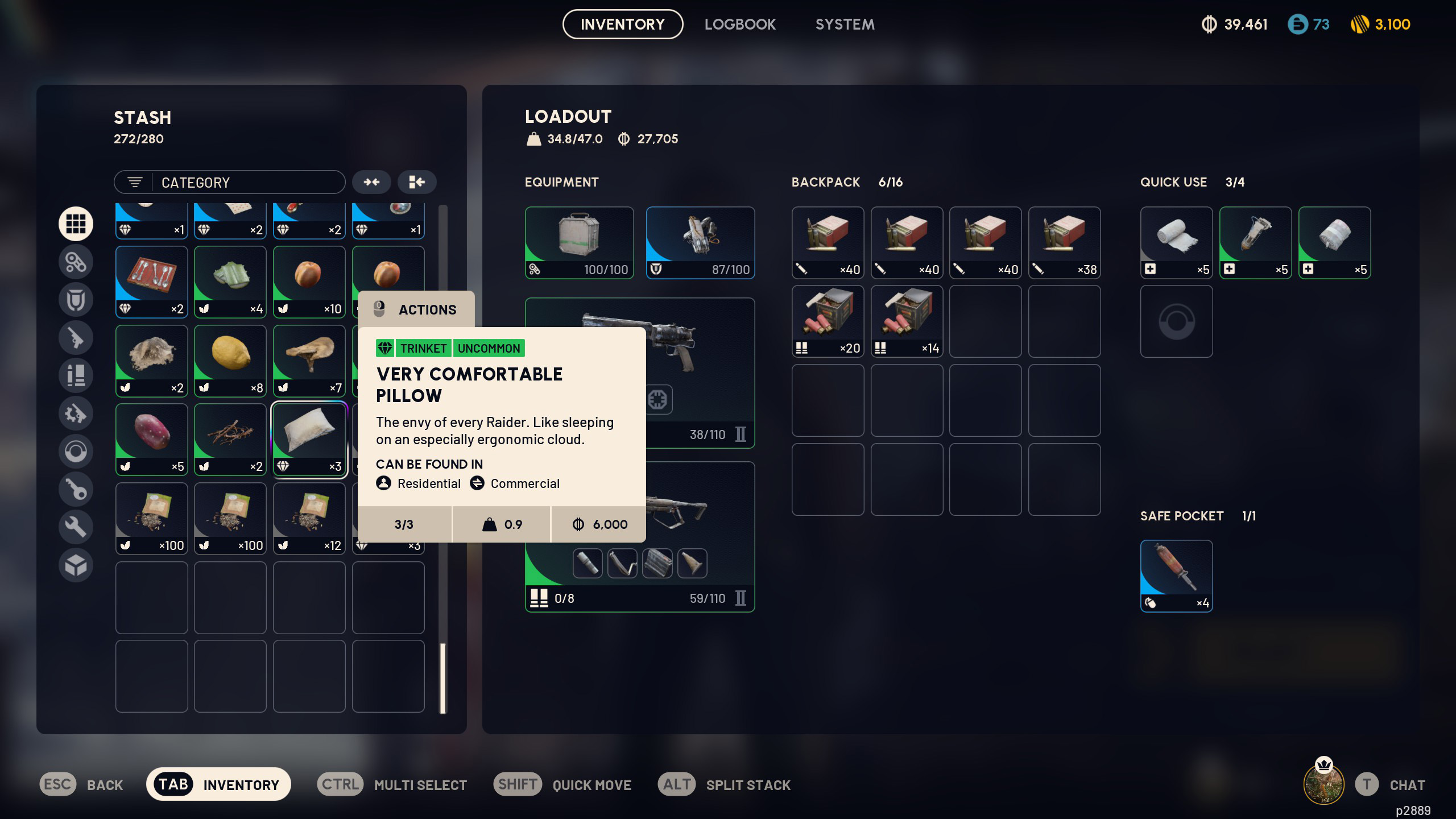
Task: Show all items stash filter
Action: pyautogui.click(x=76, y=224)
